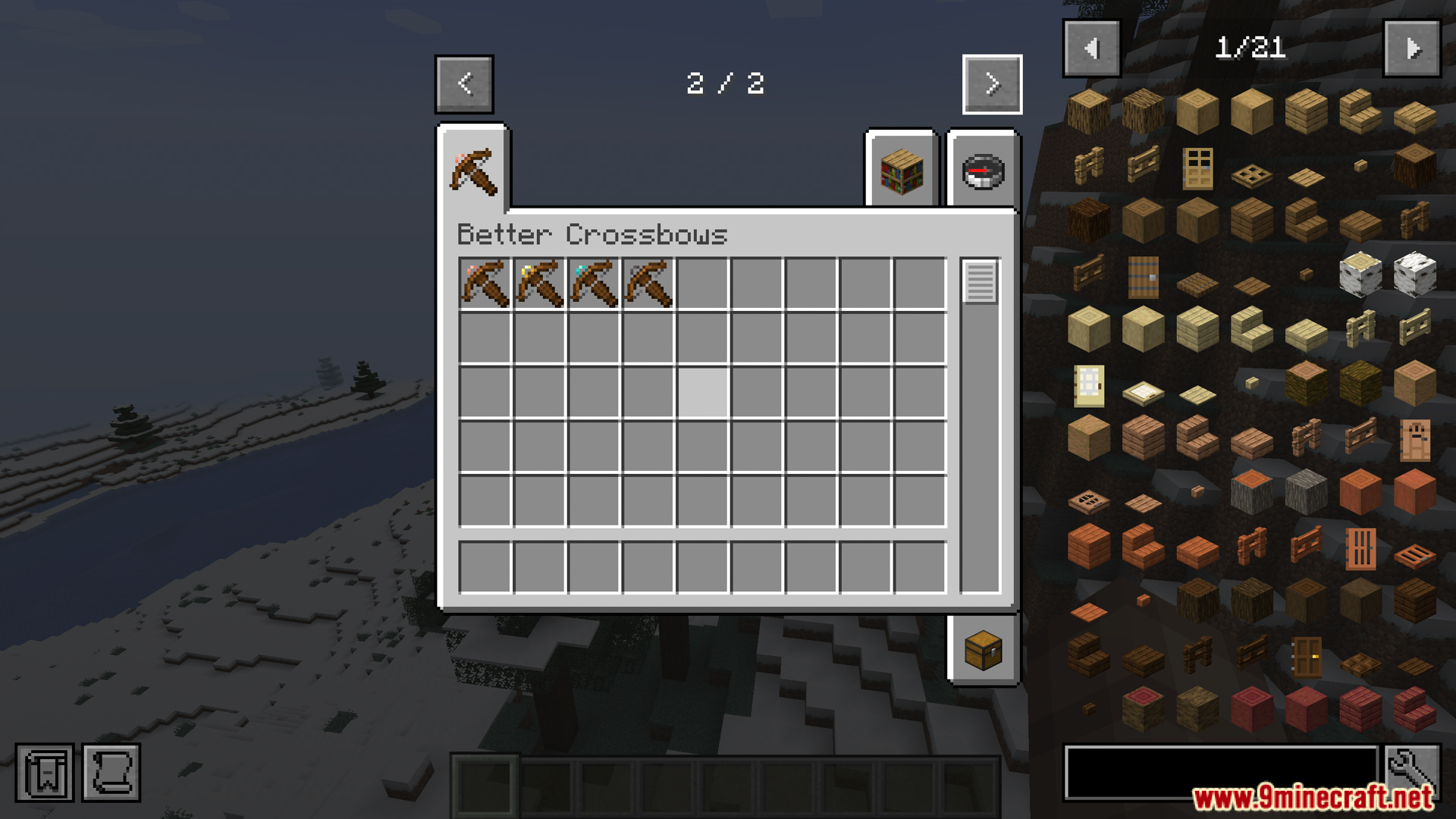Select the Better Crossbows crossbow tab

tap(473, 170)
